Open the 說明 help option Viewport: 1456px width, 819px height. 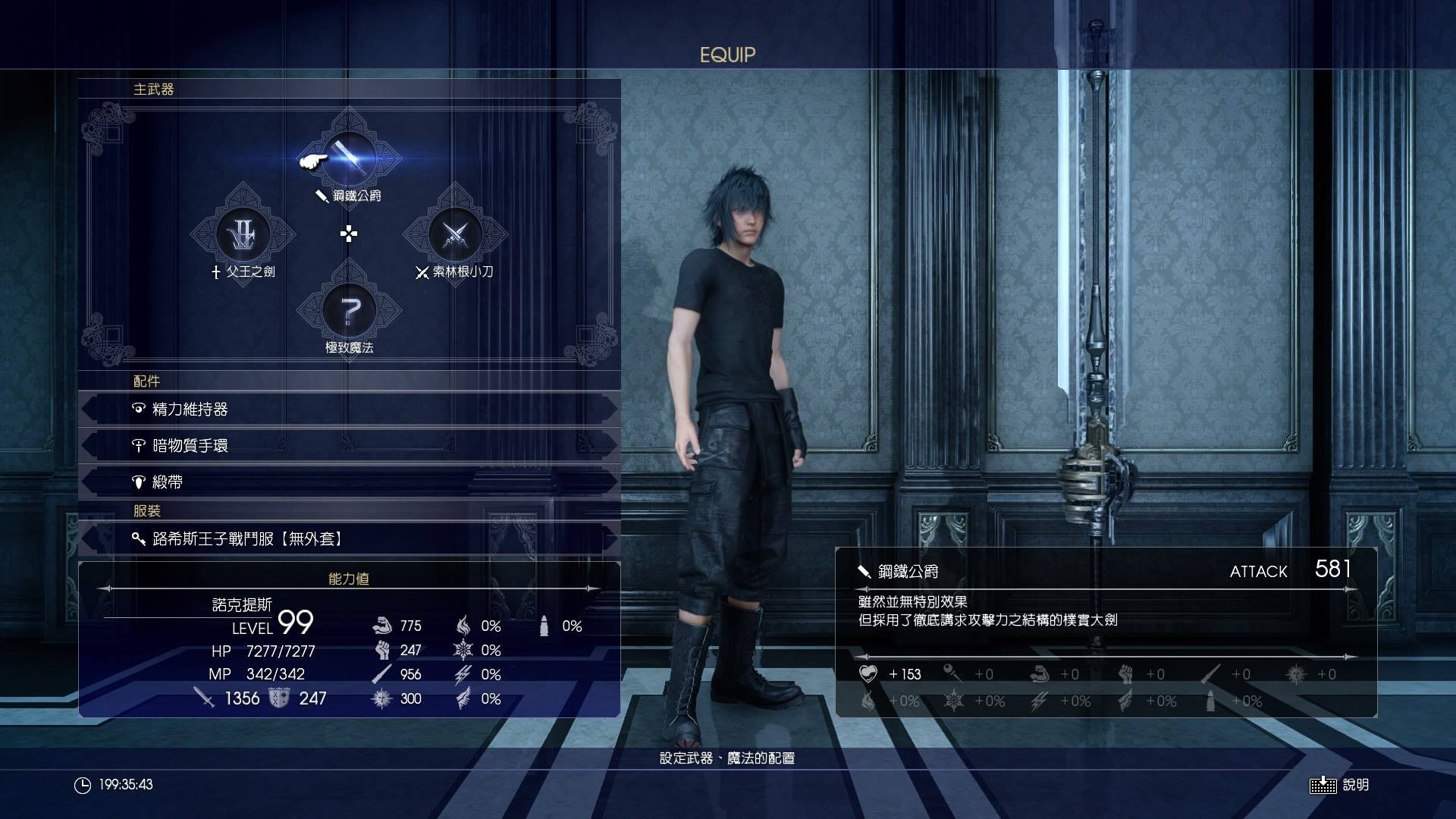pos(1340,785)
